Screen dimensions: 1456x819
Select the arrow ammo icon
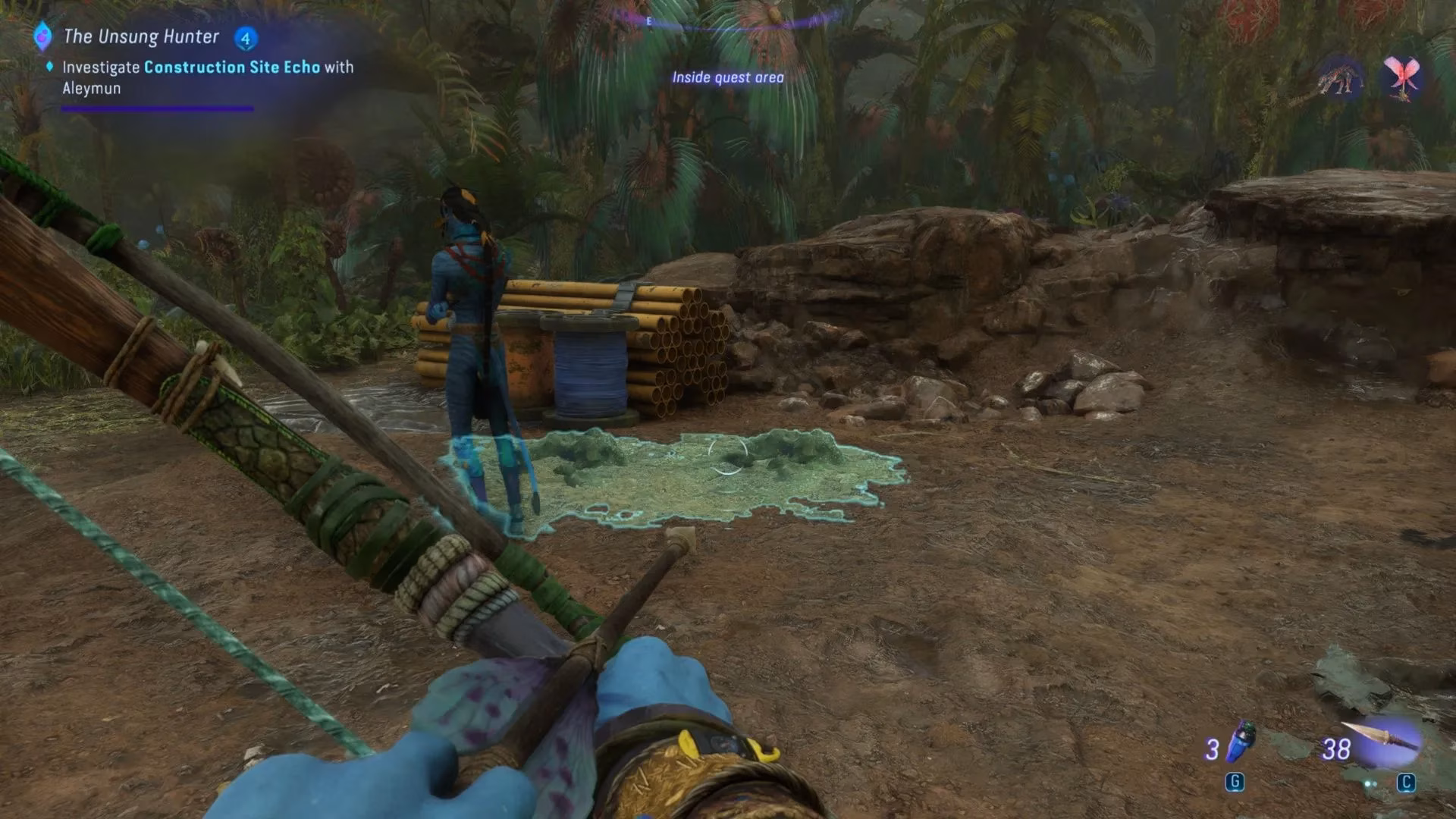point(1385,739)
